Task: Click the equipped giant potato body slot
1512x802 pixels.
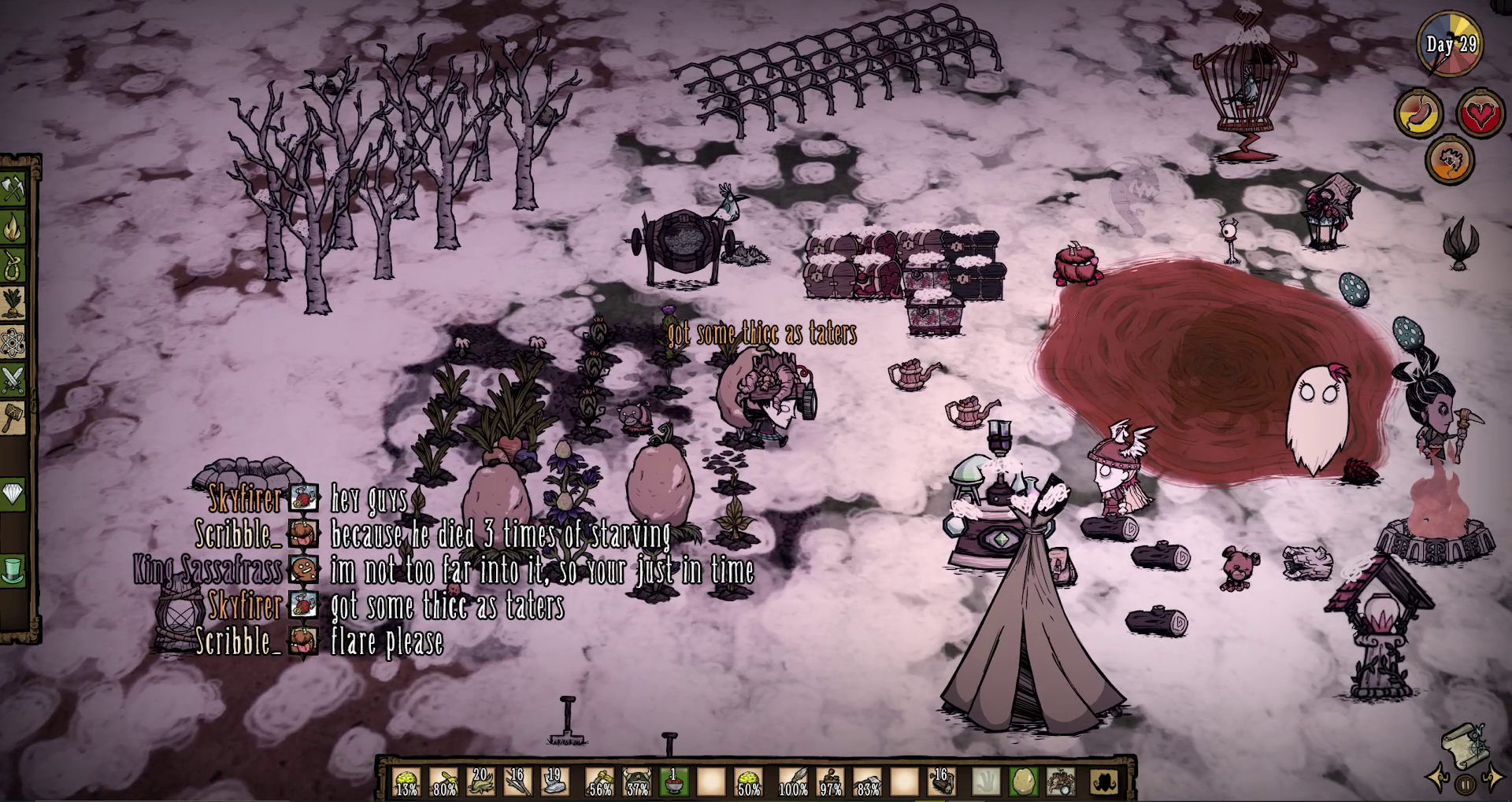Action: click(x=1023, y=782)
